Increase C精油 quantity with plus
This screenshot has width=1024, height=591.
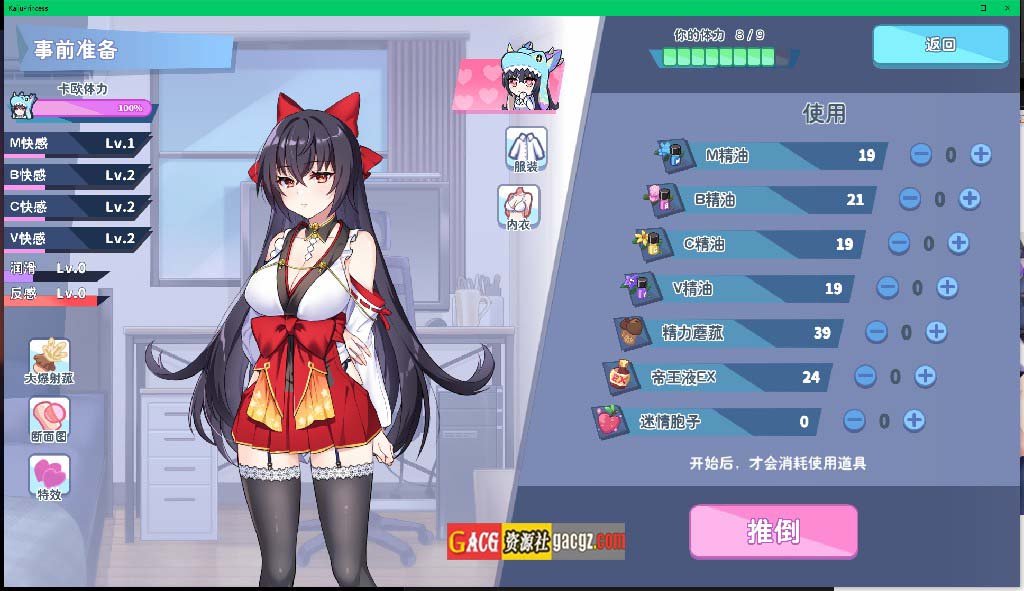click(x=958, y=243)
